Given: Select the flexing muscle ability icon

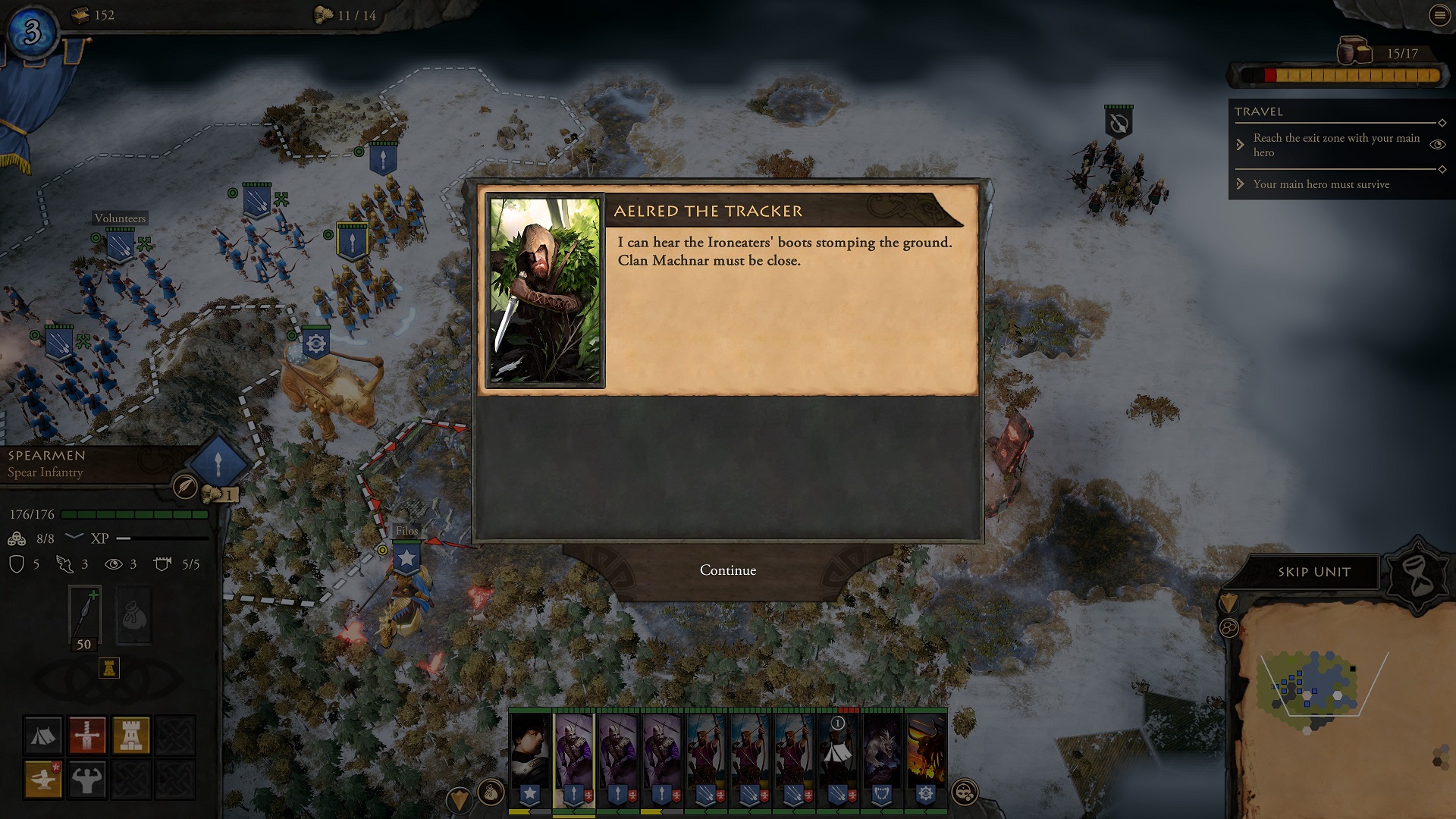Looking at the screenshot, I should 86,780.
